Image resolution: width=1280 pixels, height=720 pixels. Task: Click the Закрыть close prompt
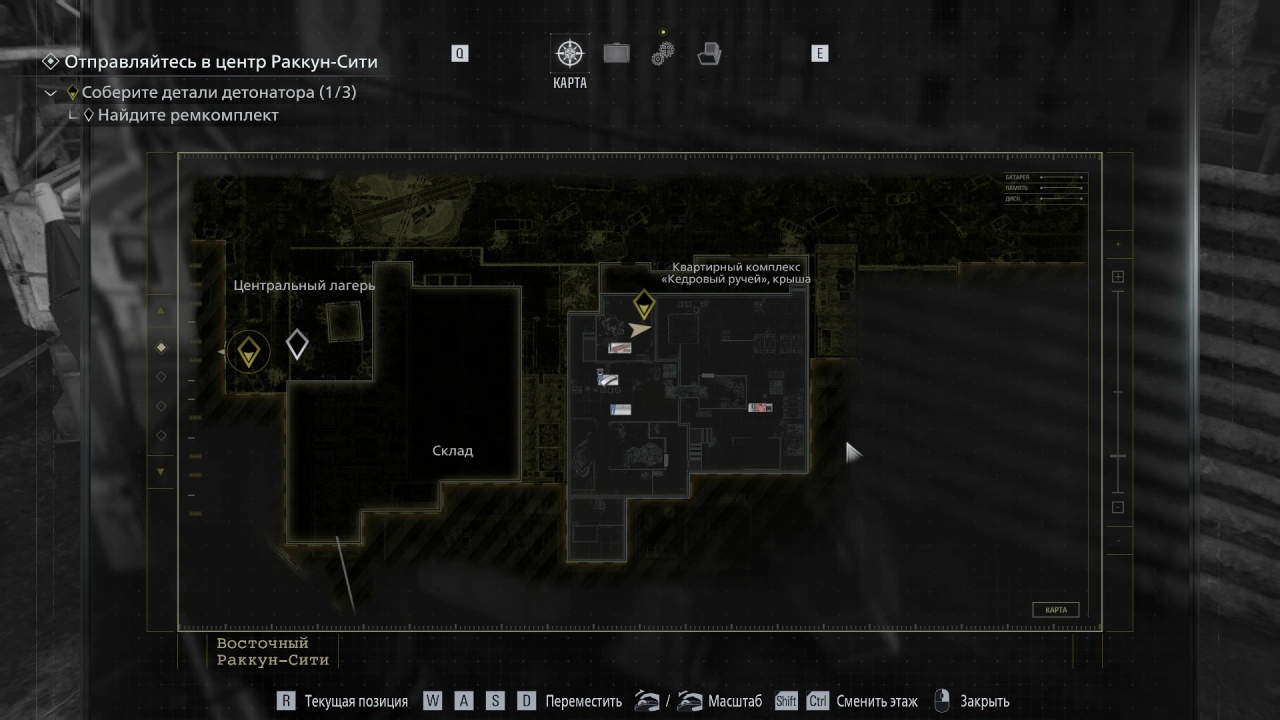[x=984, y=702]
